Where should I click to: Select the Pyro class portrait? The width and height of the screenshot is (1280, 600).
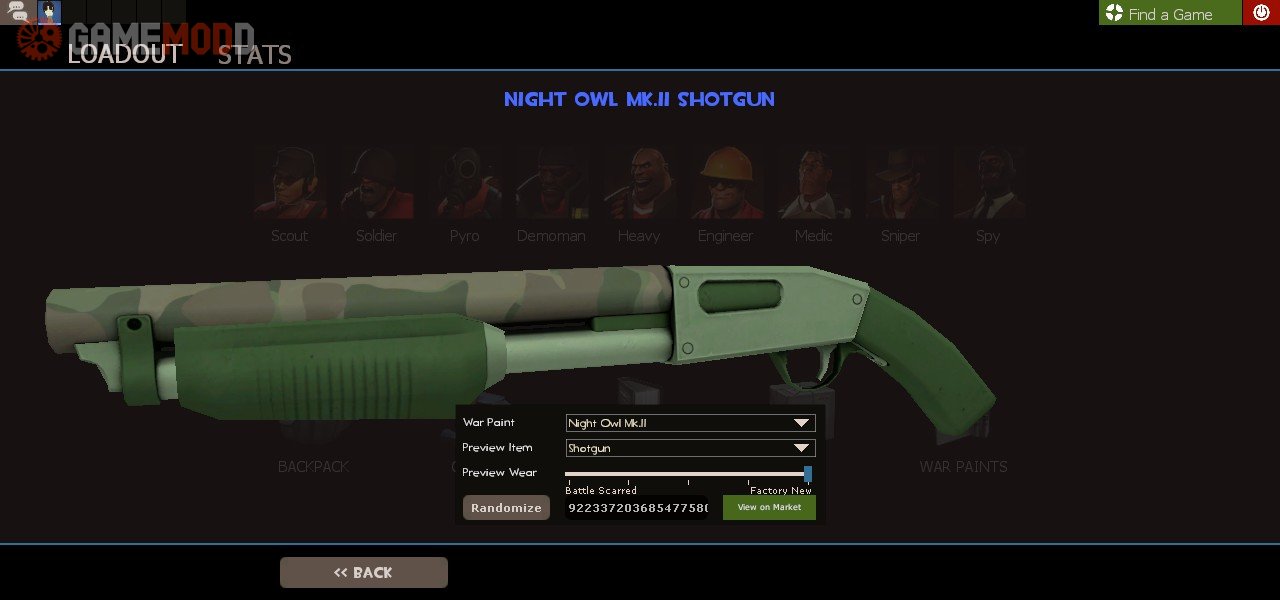464,185
